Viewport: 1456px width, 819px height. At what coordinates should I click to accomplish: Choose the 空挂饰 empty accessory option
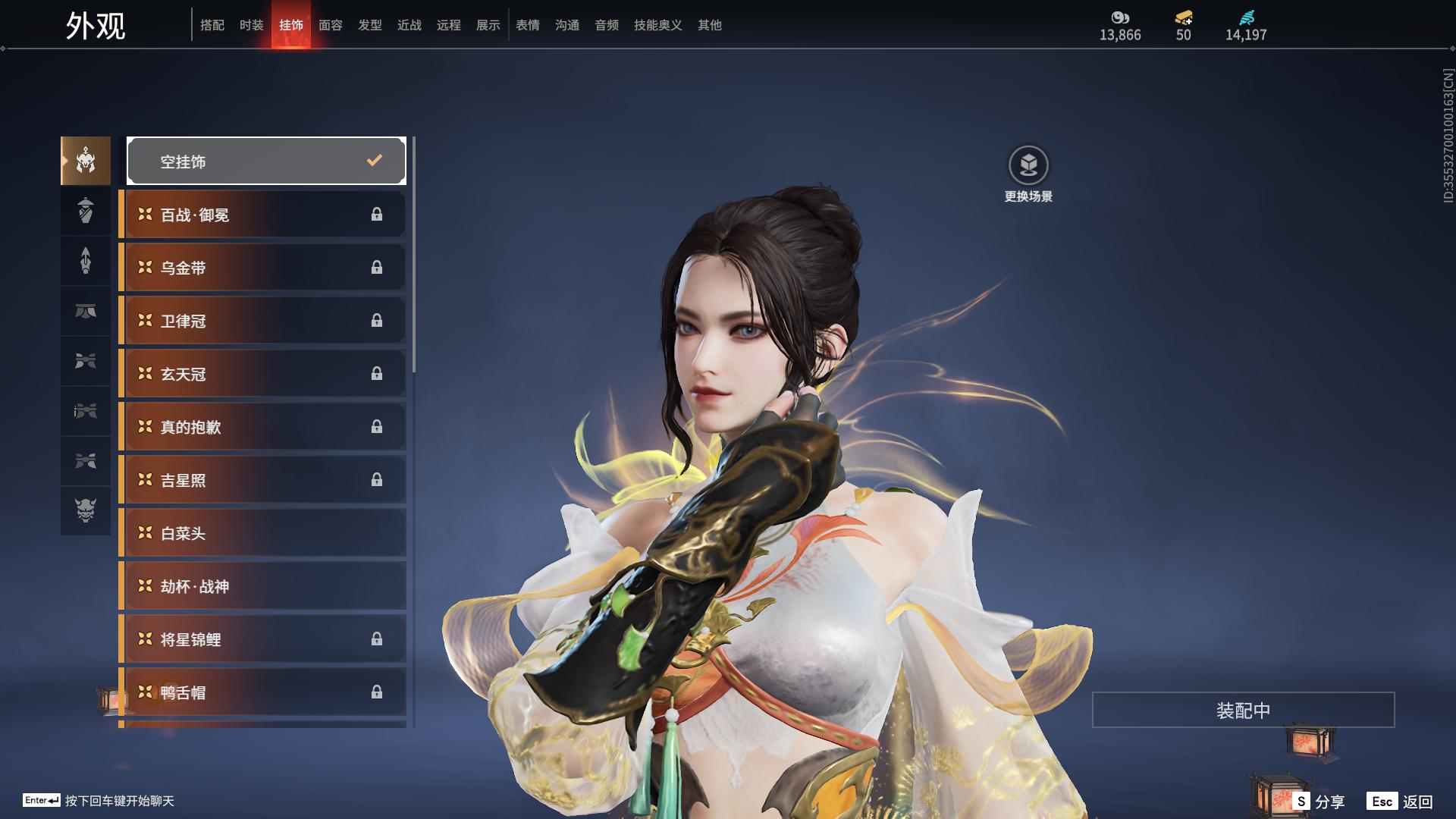click(x=266, y=161)
